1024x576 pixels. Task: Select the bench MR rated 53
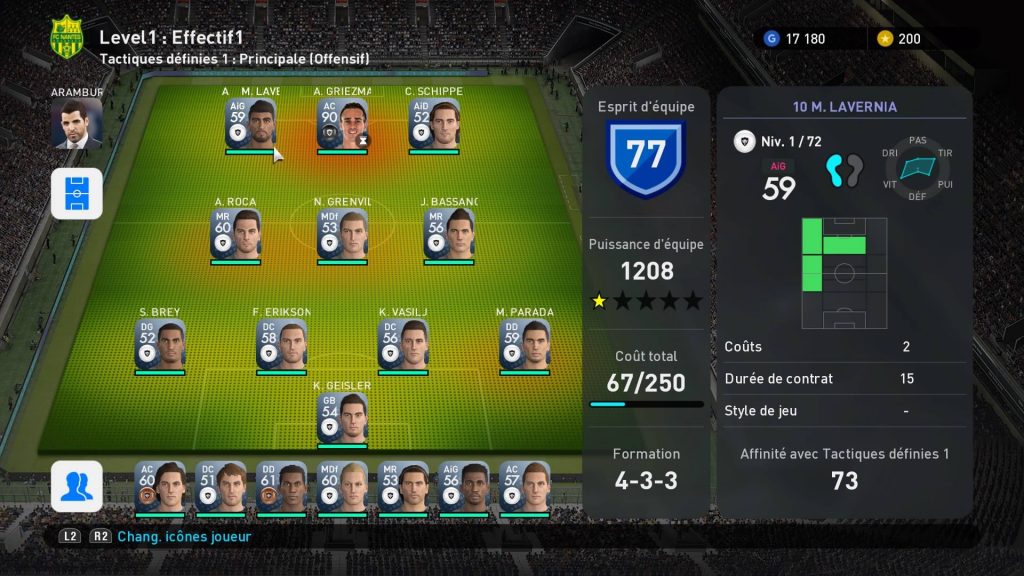pos(403,486)
